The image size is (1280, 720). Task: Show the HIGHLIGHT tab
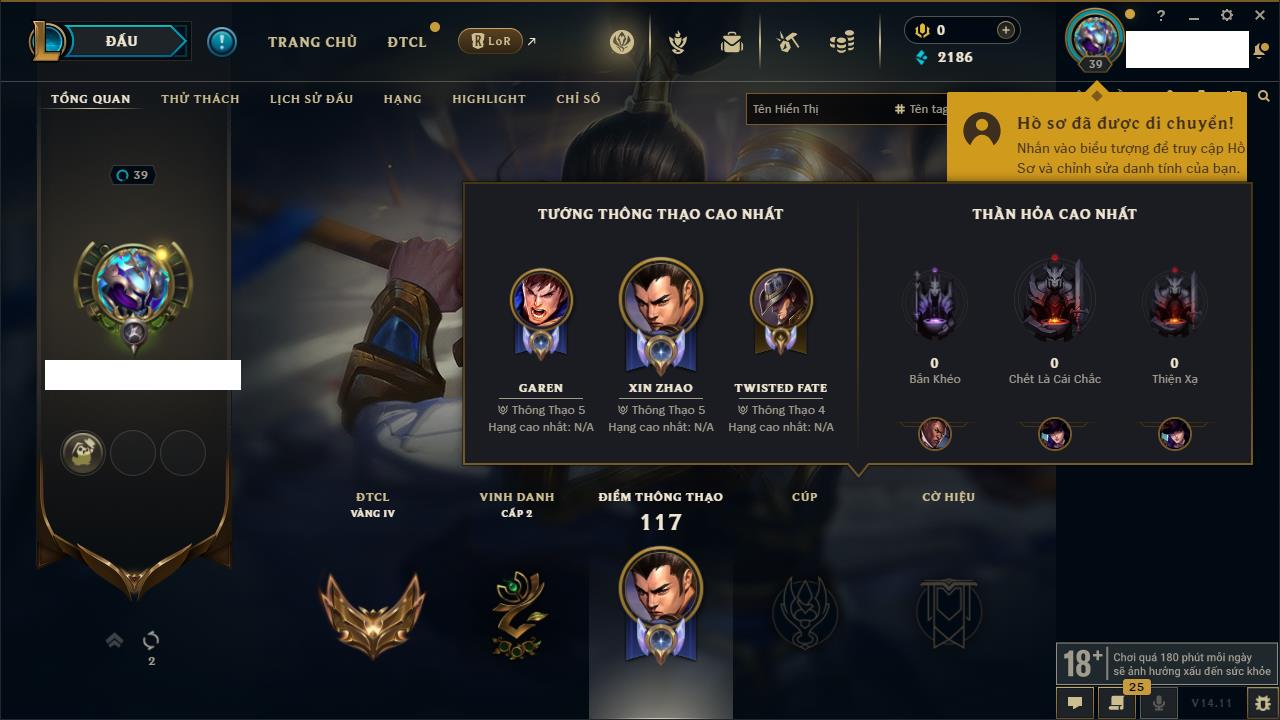point(488,99)
